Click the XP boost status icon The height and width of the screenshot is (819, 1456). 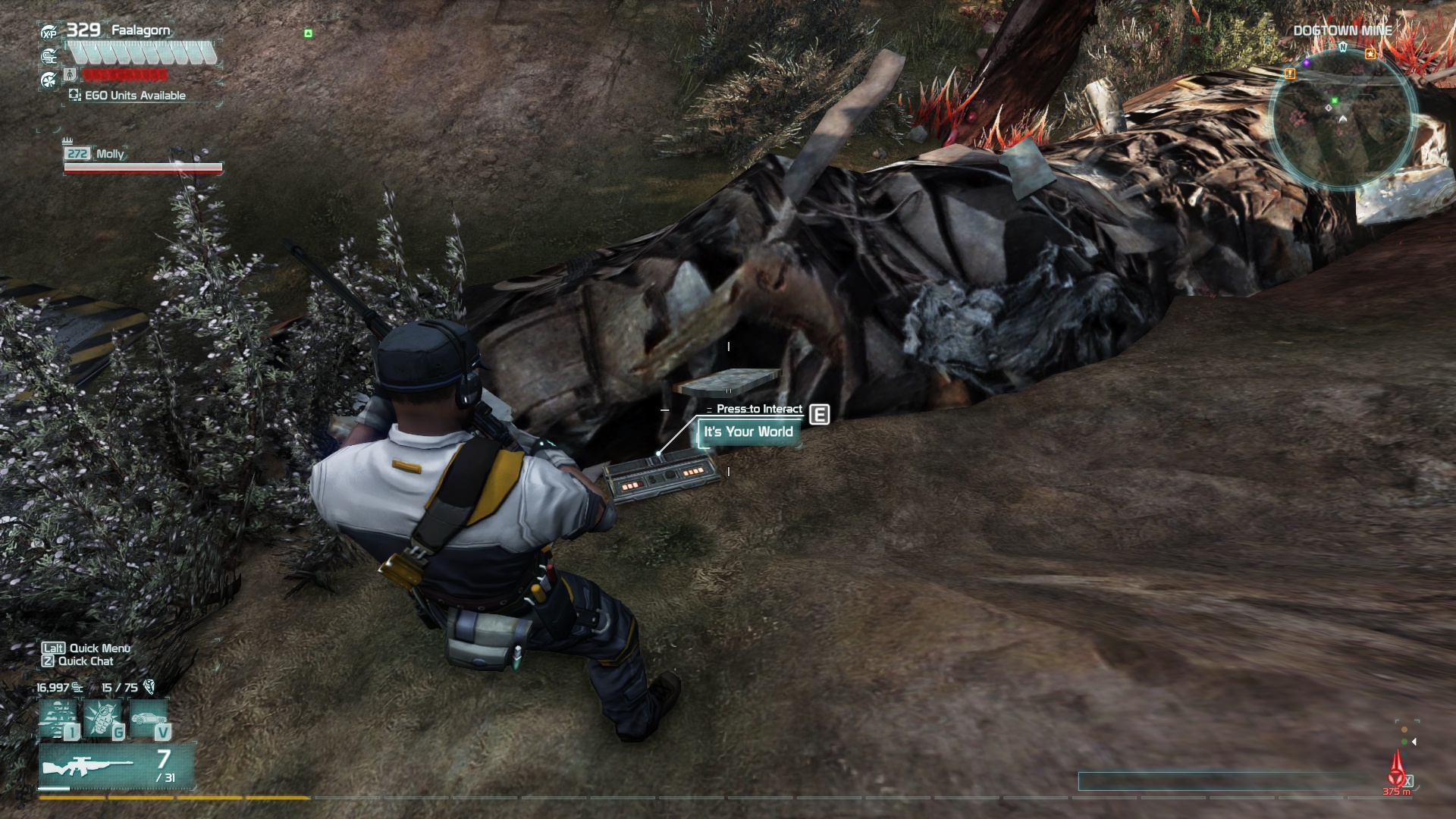click(x=49, y=33)
